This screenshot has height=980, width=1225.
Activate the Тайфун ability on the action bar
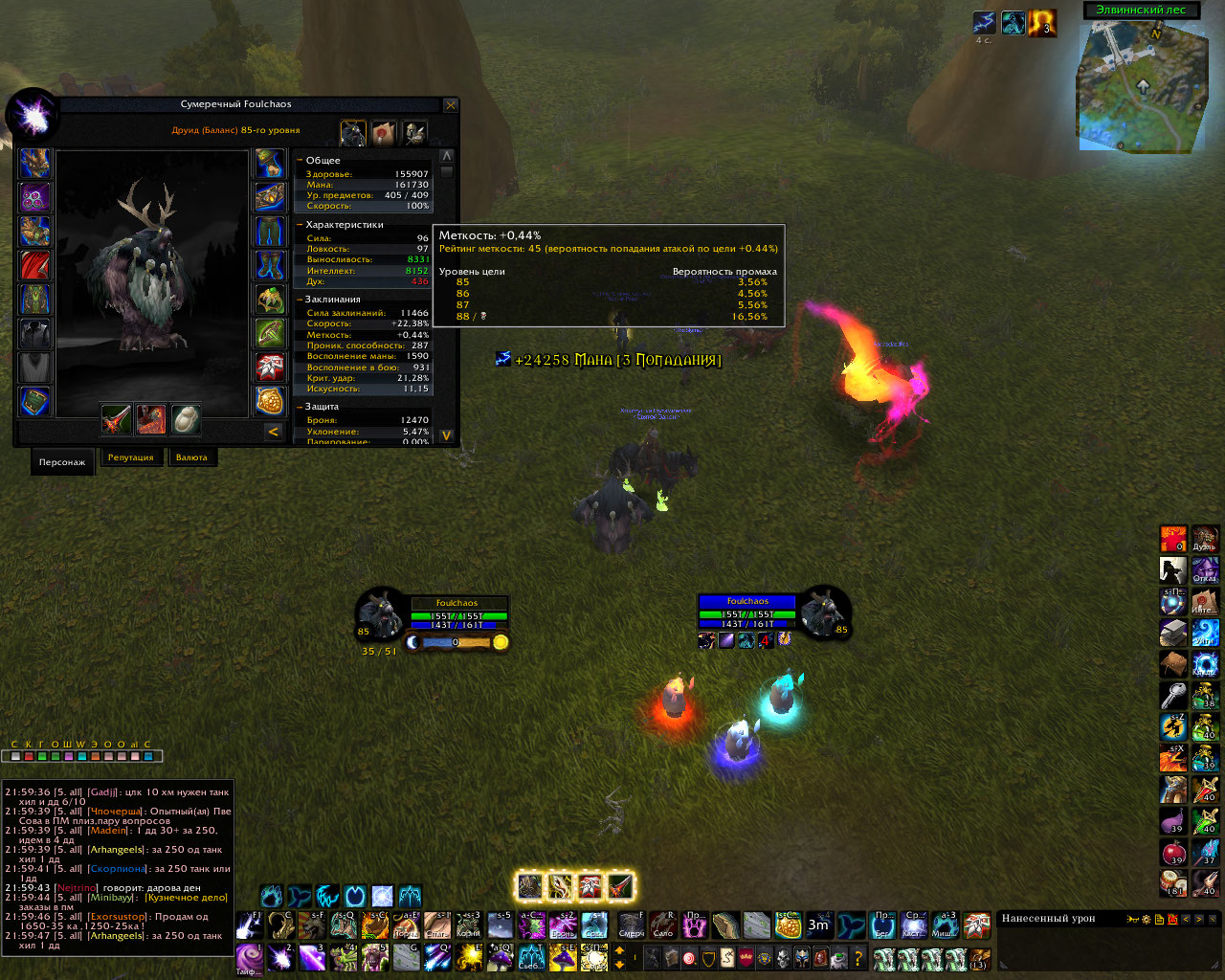tap(250, 957)
